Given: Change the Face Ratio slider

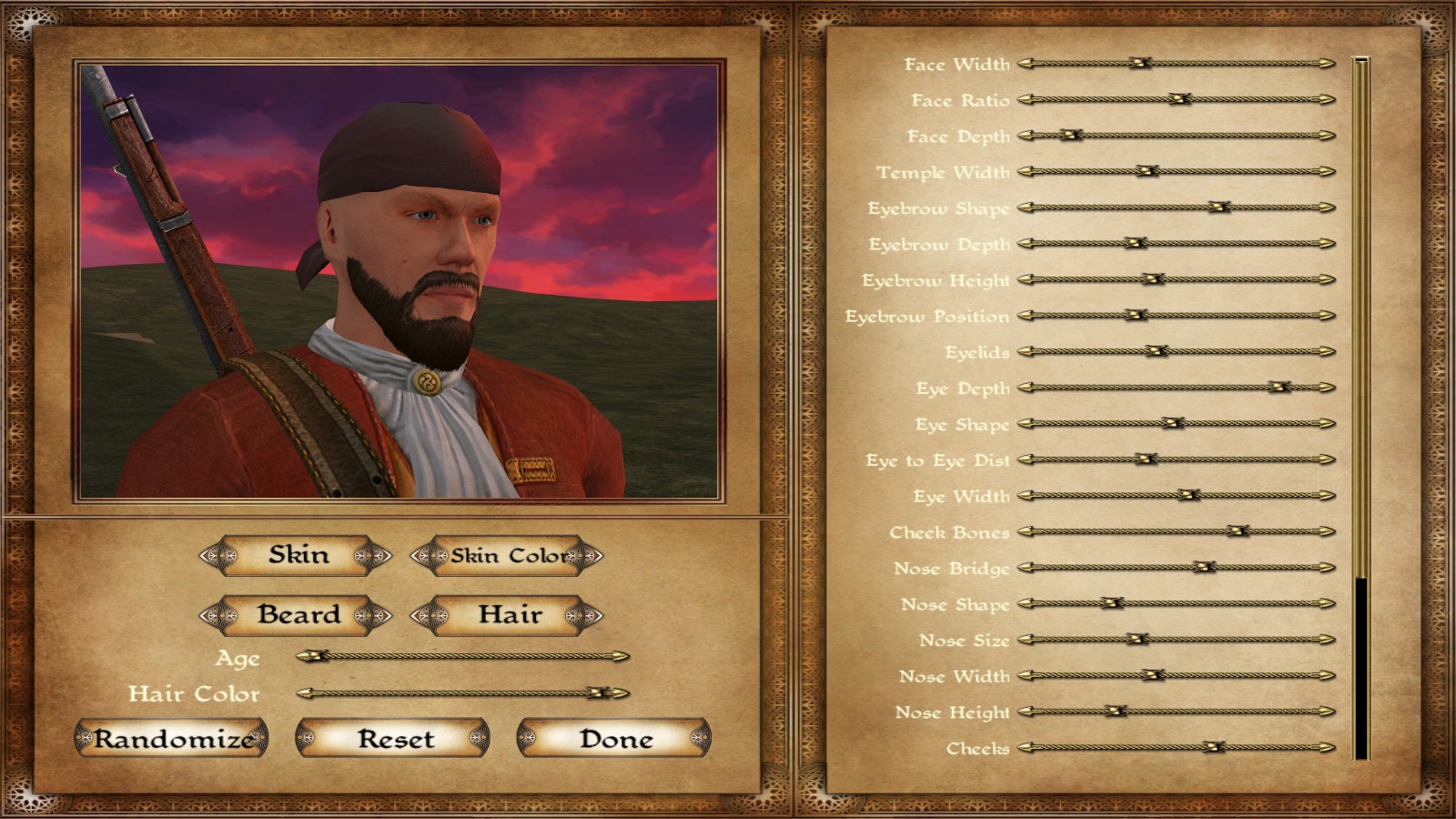Looking at the screenshot, I should pyautogui.click(x=1176, y=99).
